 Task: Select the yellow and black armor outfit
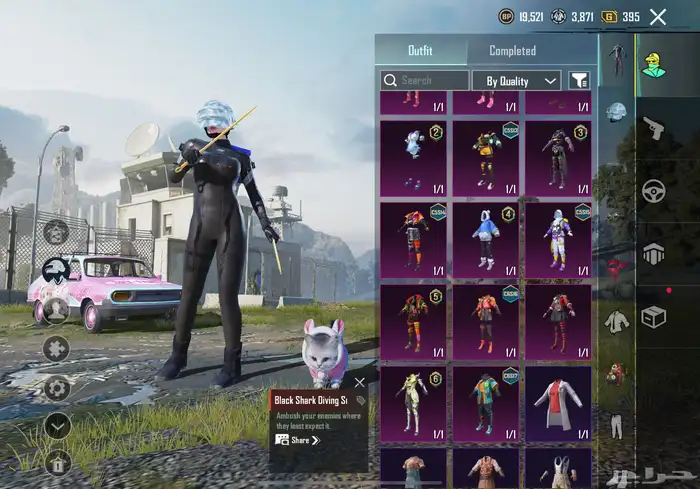[x=485, y=157]
